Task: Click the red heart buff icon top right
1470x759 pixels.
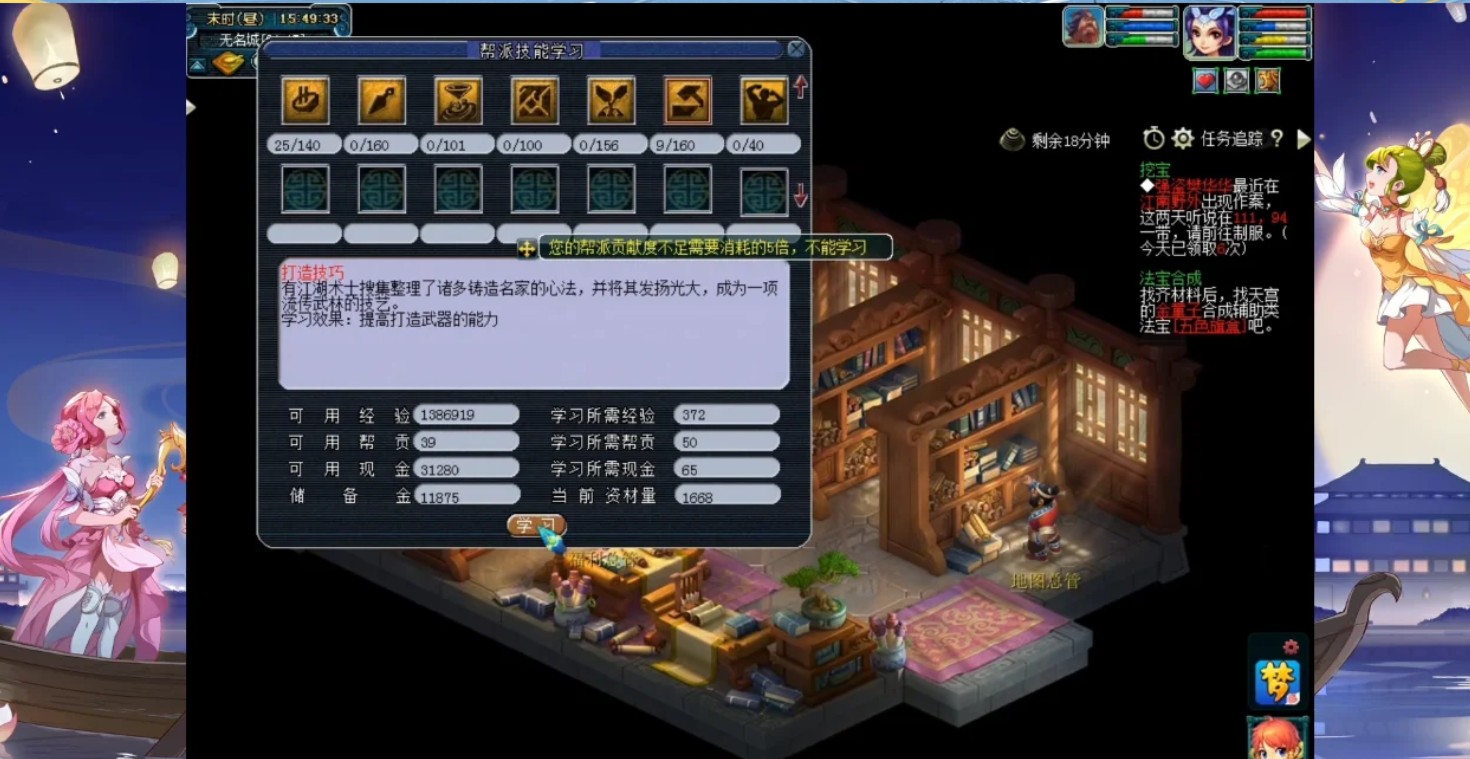Action: click(1205, 81)
